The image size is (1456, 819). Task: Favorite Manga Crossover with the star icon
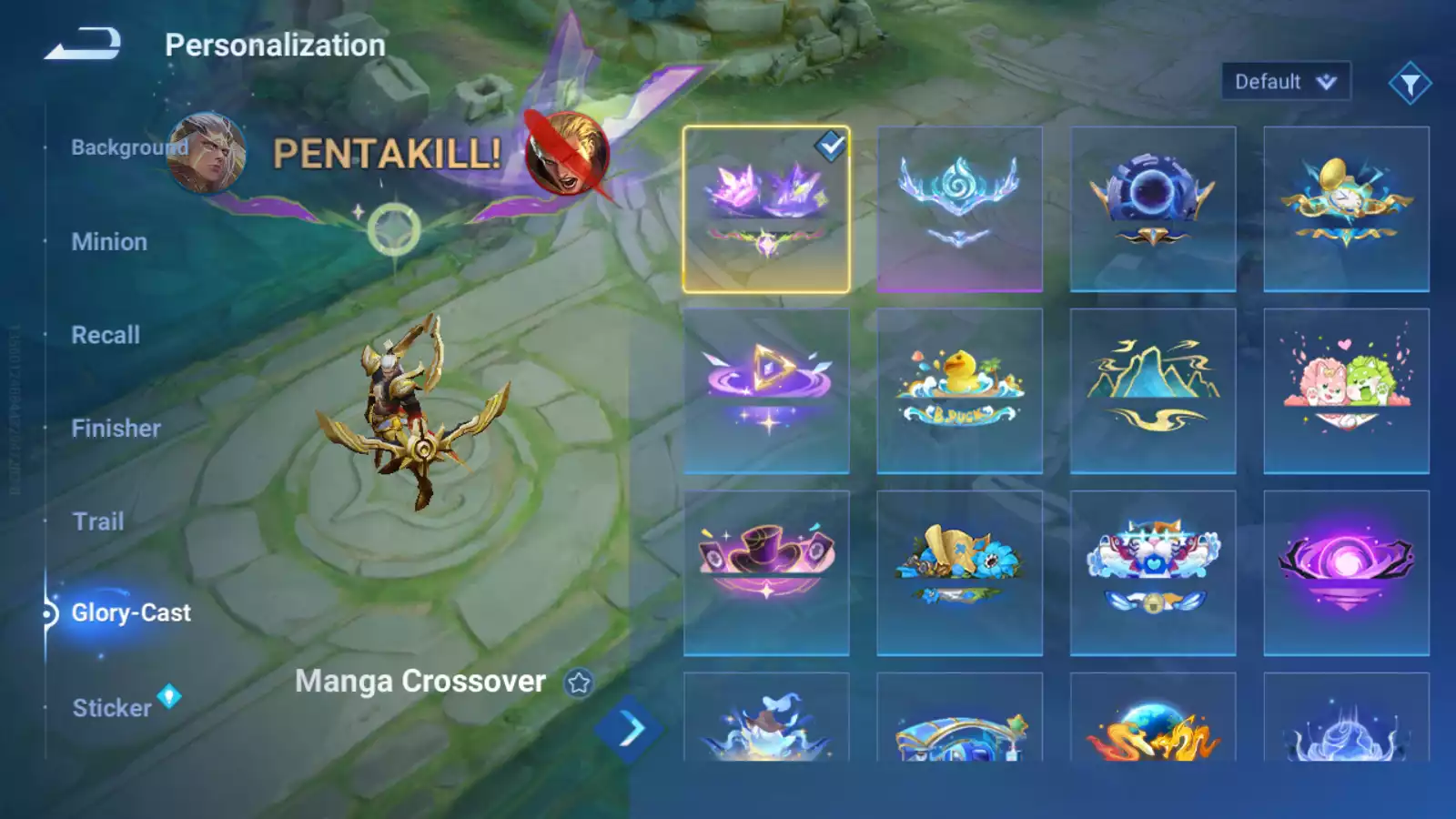579,682
